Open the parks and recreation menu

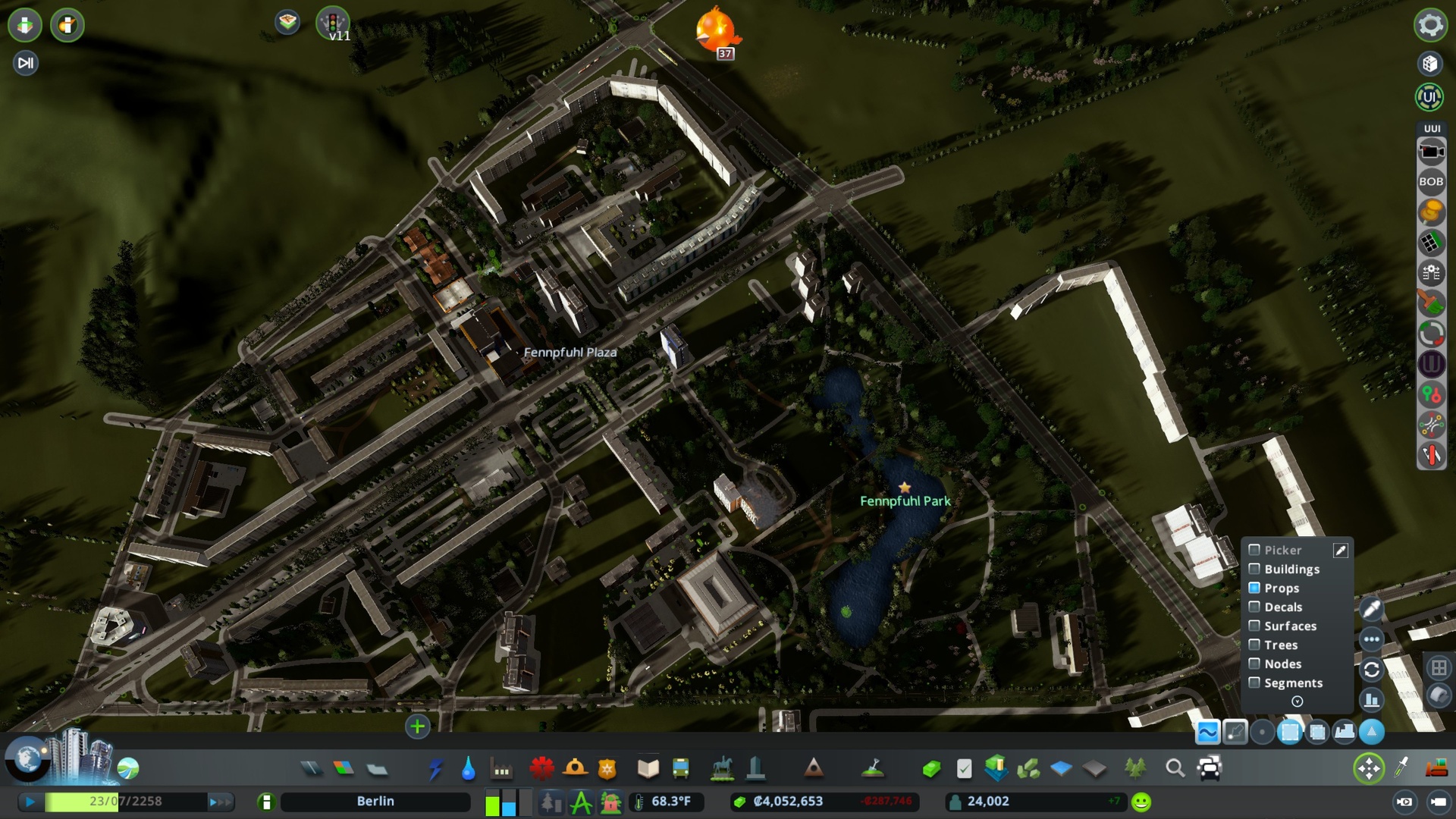(720, 767)
